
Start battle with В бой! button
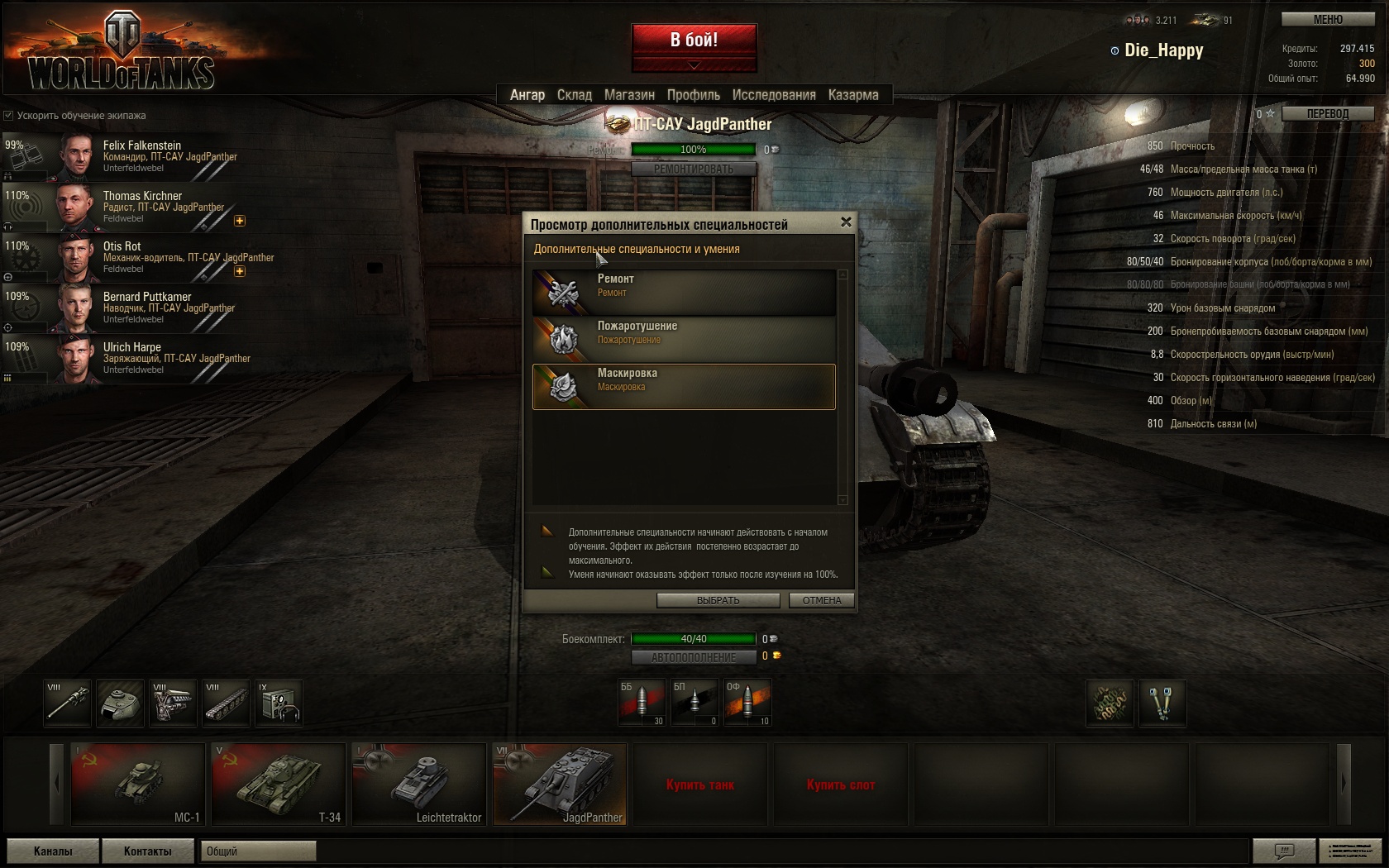pos(694,41)
